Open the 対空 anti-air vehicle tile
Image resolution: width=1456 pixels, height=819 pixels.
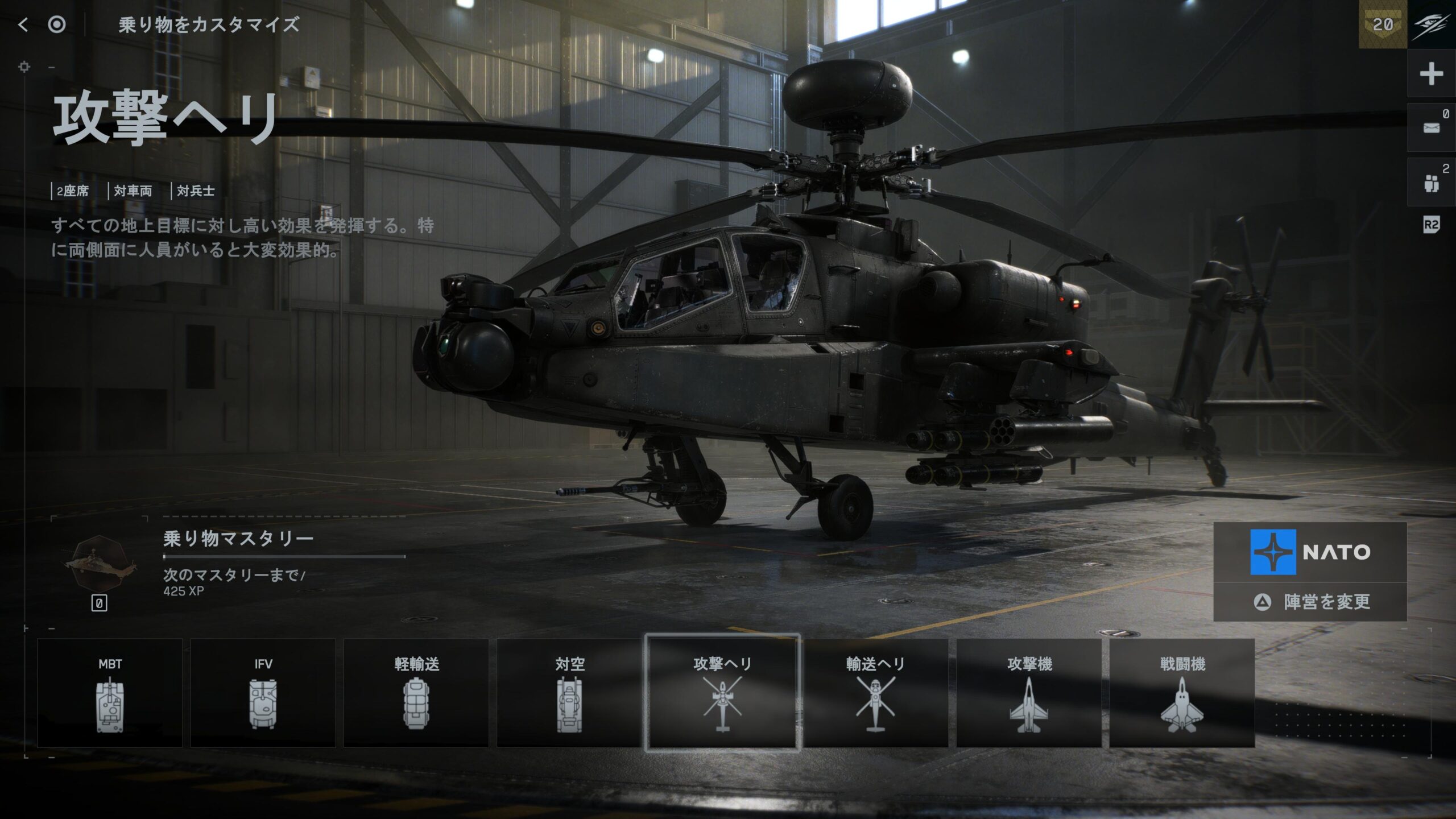point(569,693)
